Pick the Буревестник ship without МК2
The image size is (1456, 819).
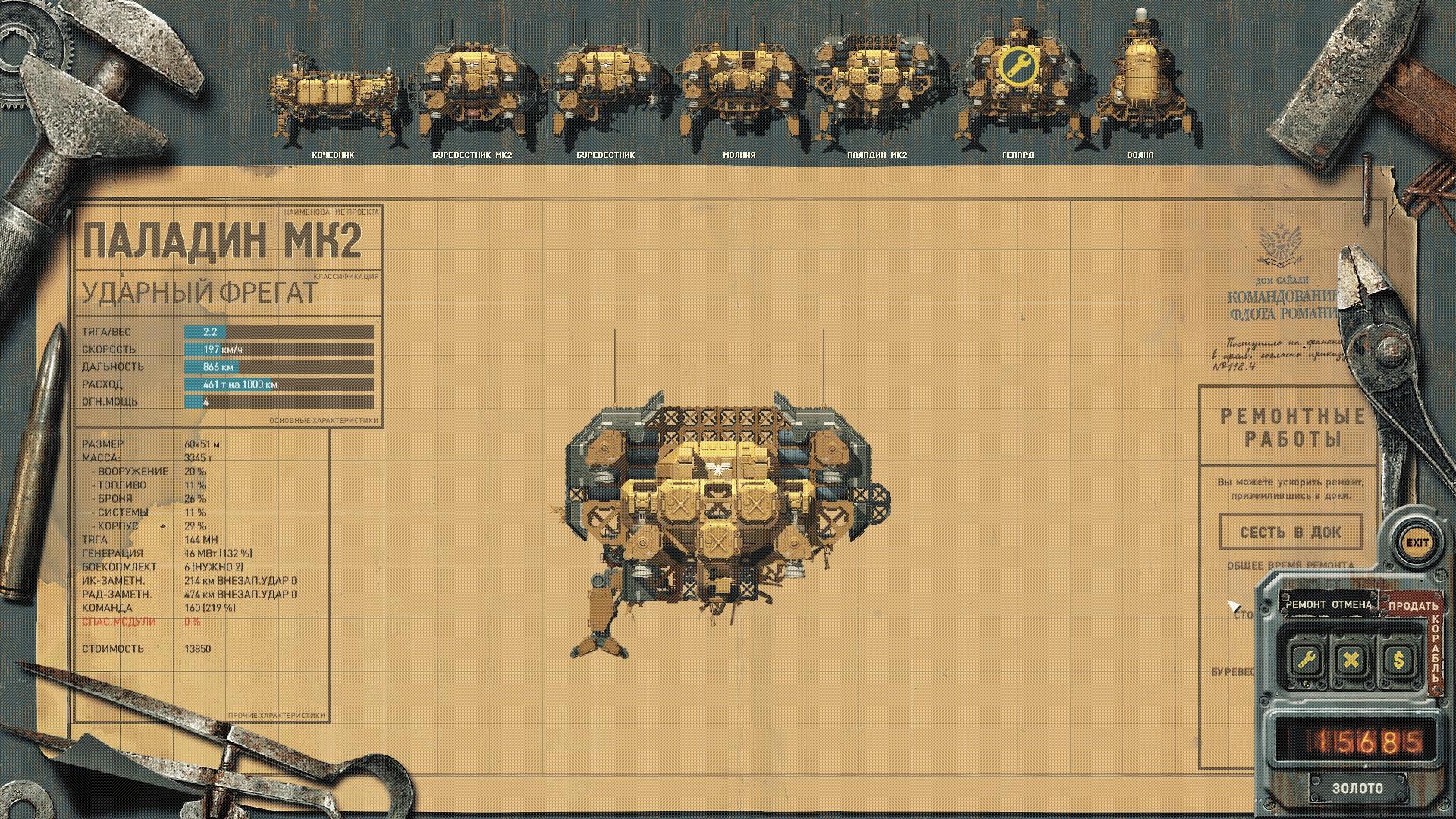click(x=605, y=91)
